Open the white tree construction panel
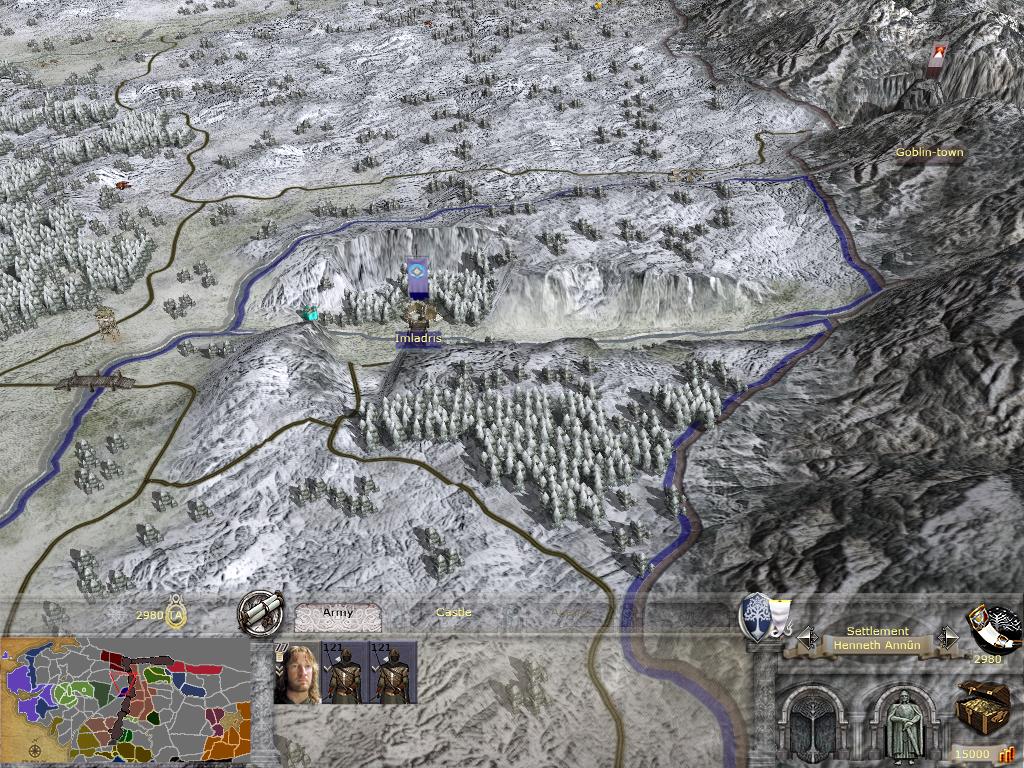1024x768 pixels. 816,720
